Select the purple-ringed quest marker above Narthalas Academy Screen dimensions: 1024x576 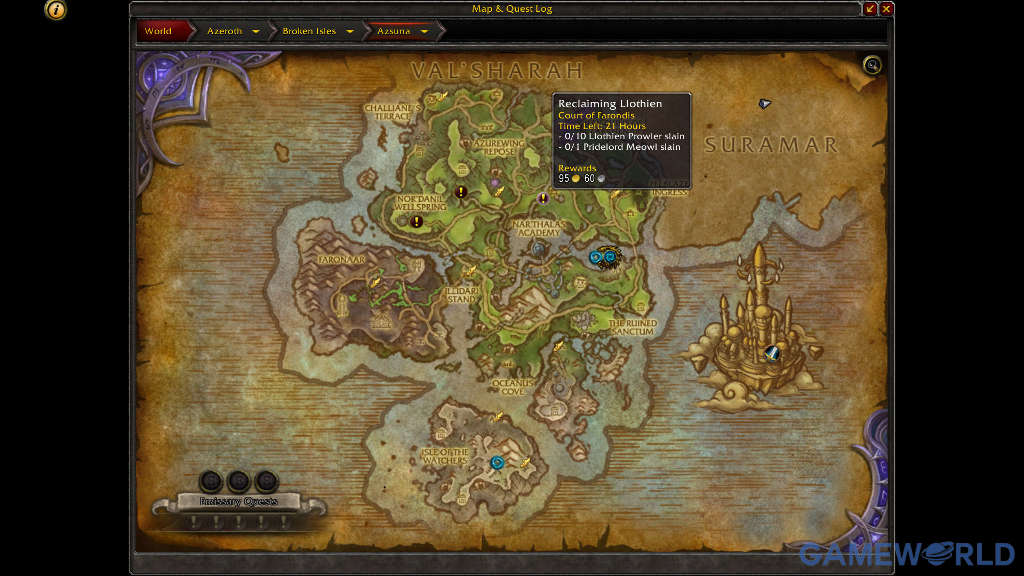pyautogui.click(x=544, y=198)
